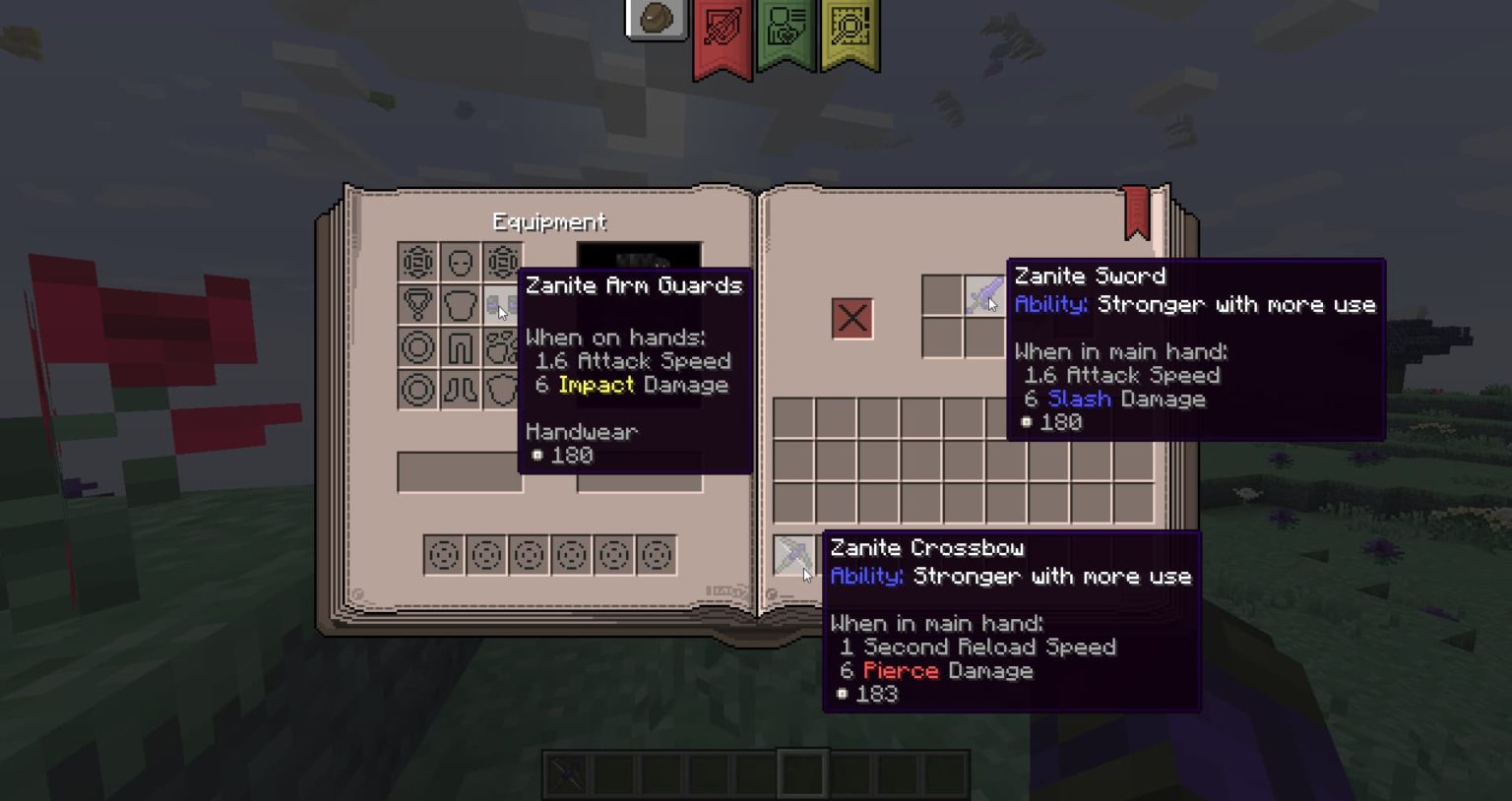Select the leggings equipment slot

tap(458, 346)
